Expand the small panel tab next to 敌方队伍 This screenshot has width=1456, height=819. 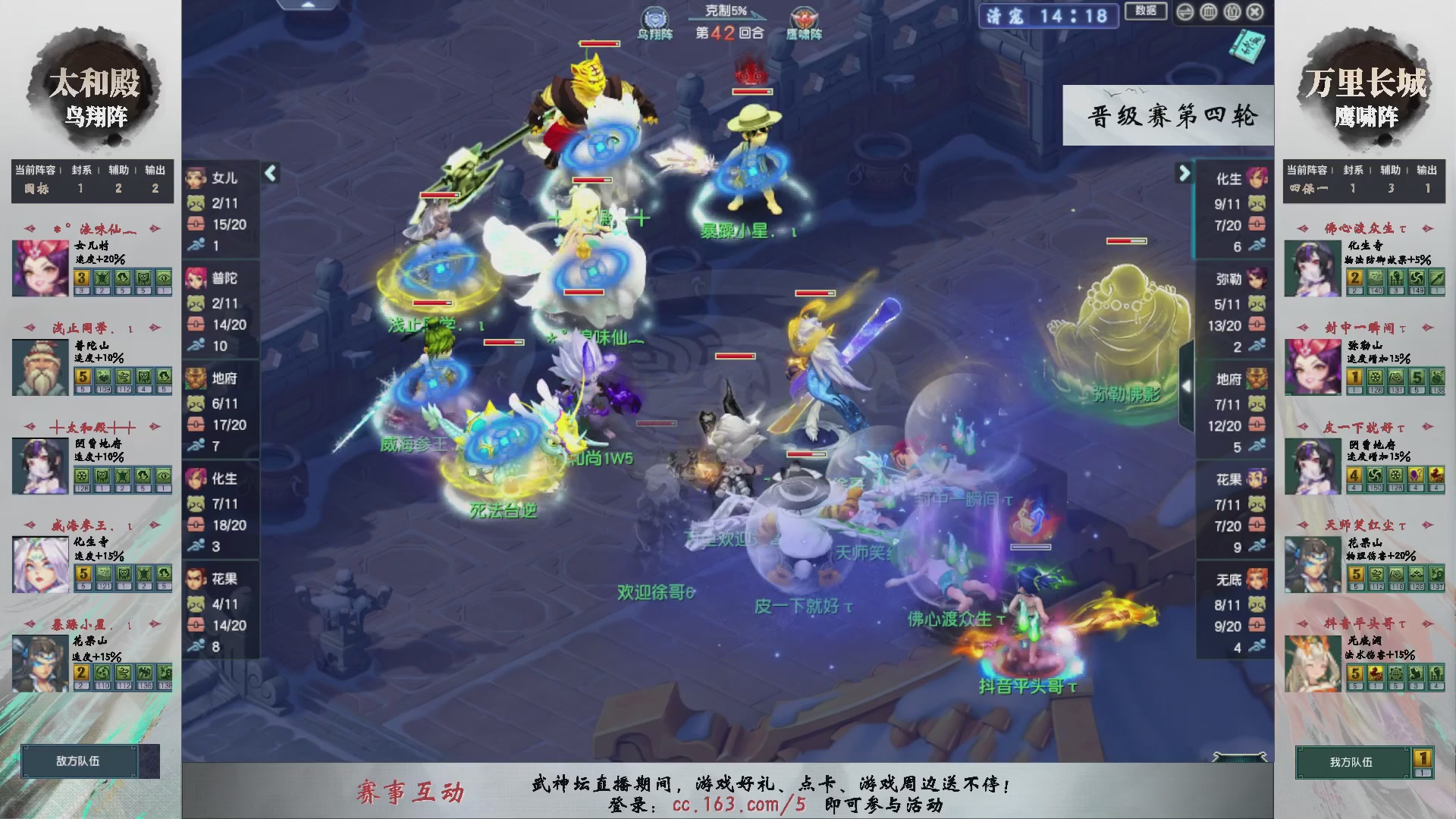(149, 762)
